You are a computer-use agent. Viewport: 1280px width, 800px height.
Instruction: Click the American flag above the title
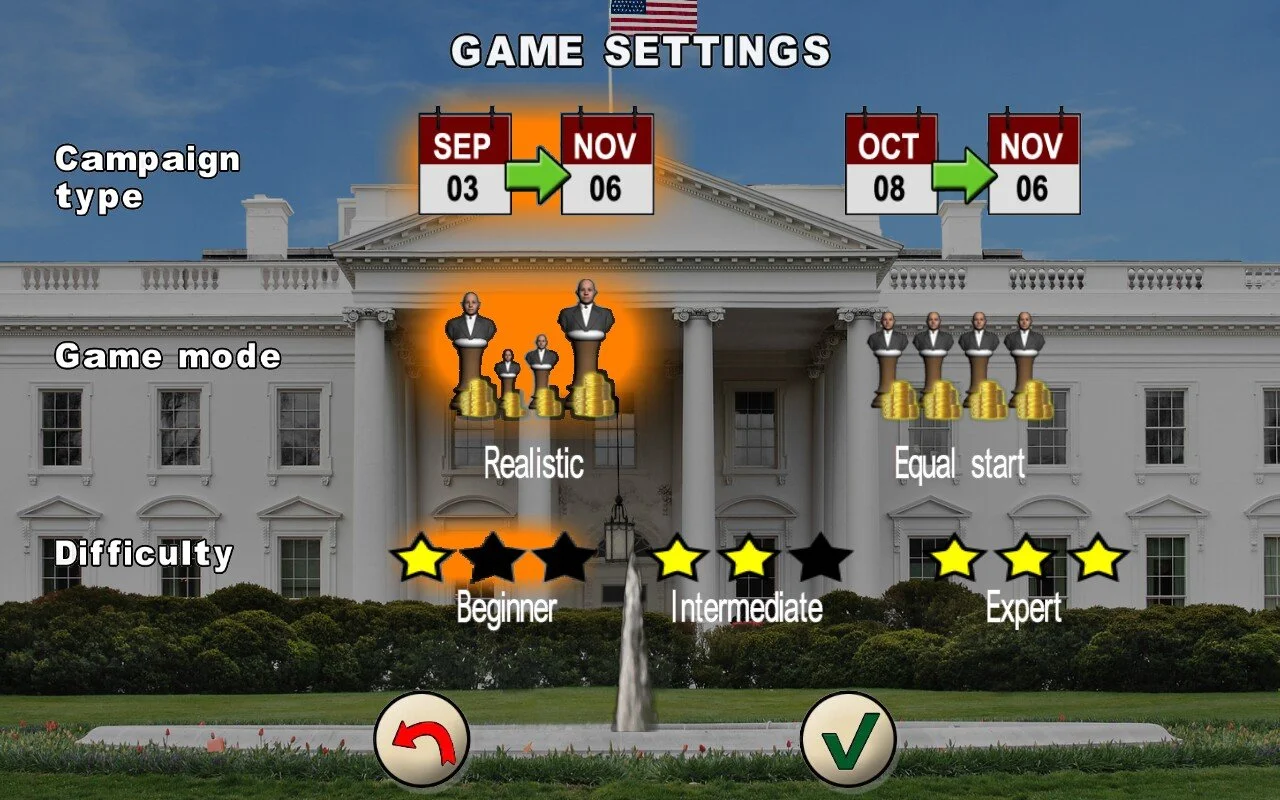click(651, 14)
